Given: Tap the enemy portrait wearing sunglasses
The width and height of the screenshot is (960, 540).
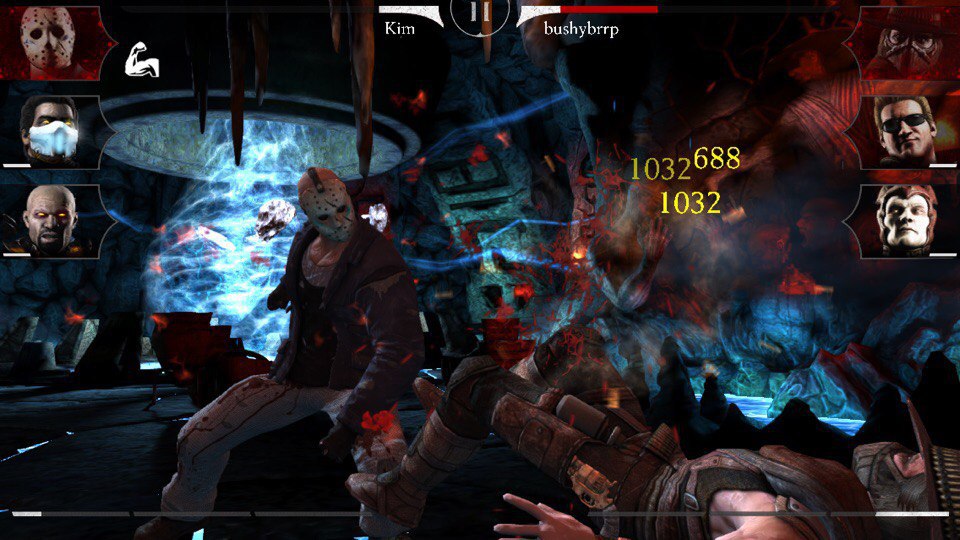Looking at the screenshot, I should pos(904,131).
